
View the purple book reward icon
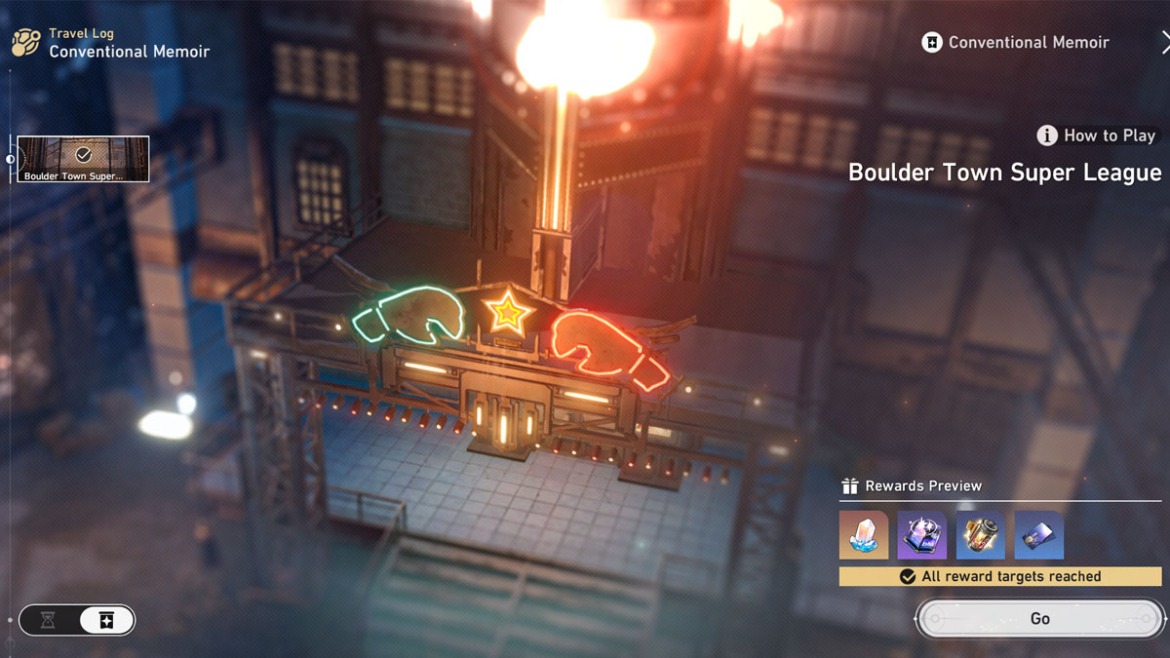point(922,535)
